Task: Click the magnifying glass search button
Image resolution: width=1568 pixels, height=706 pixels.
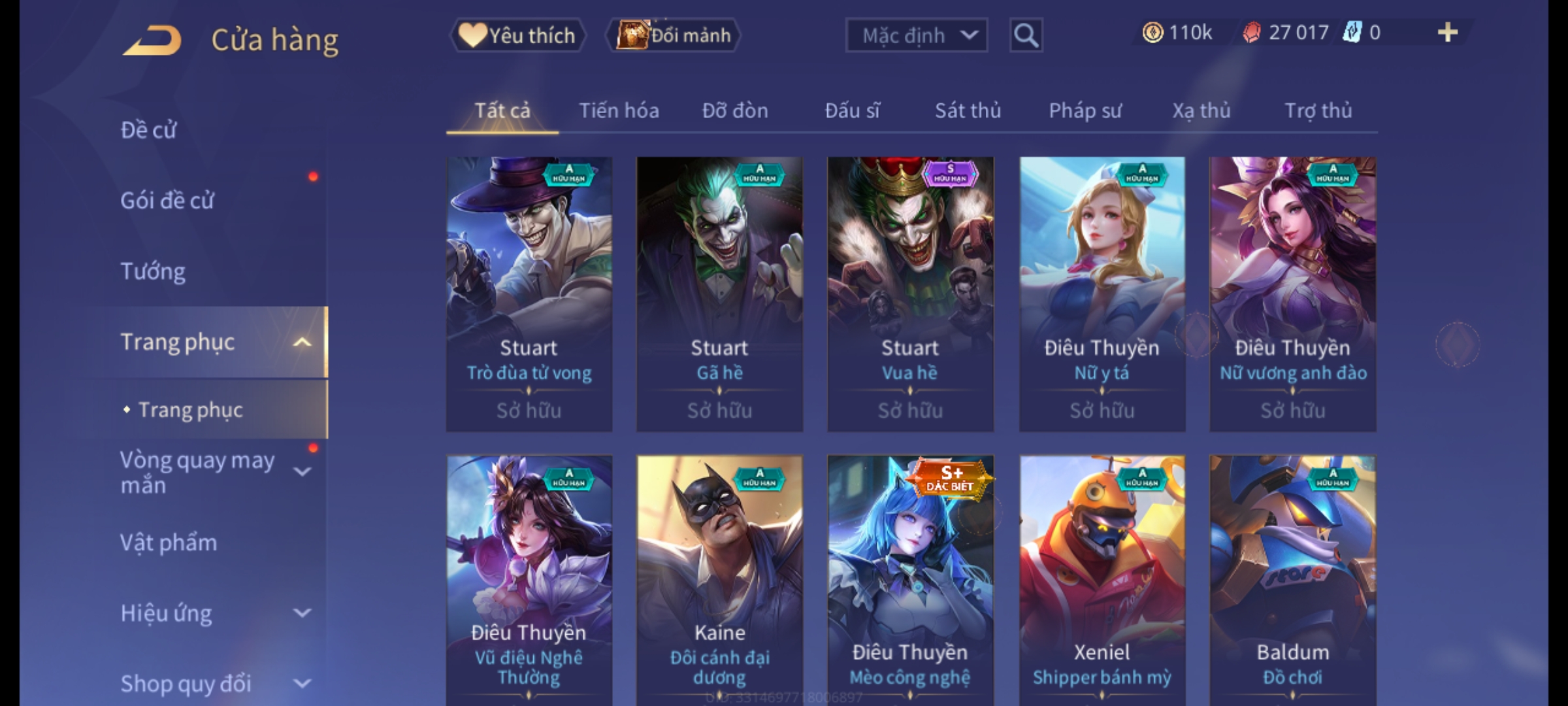Action: pos(1026,35)
